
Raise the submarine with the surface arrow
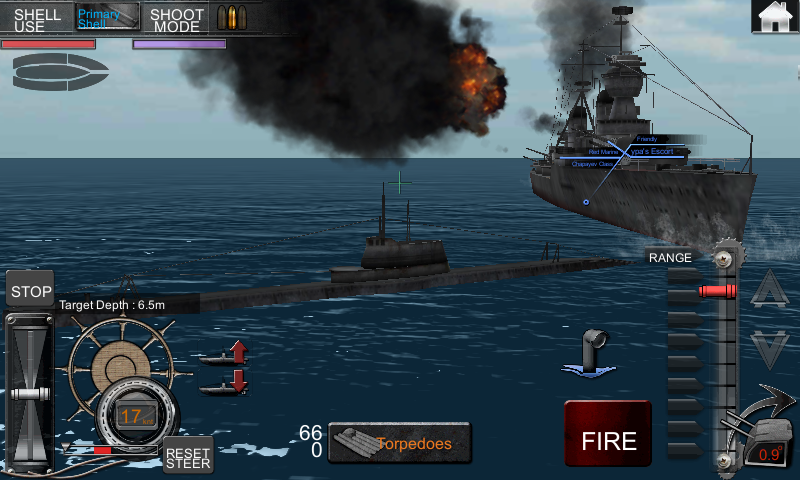224,354
